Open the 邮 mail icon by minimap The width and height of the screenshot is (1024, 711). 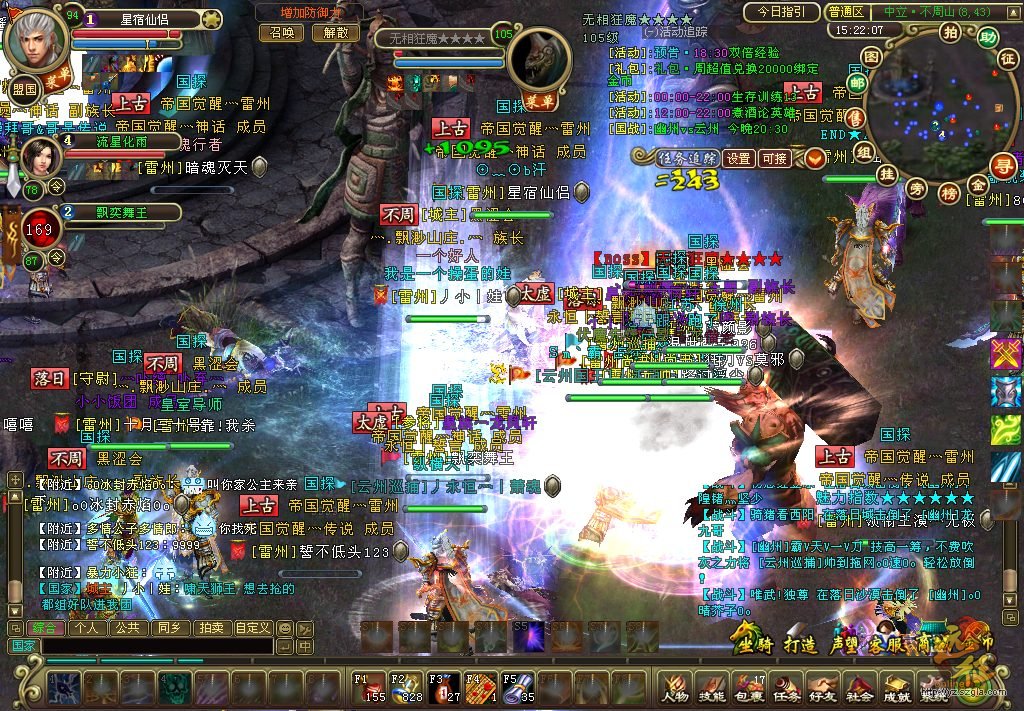[x=857, y=83]
